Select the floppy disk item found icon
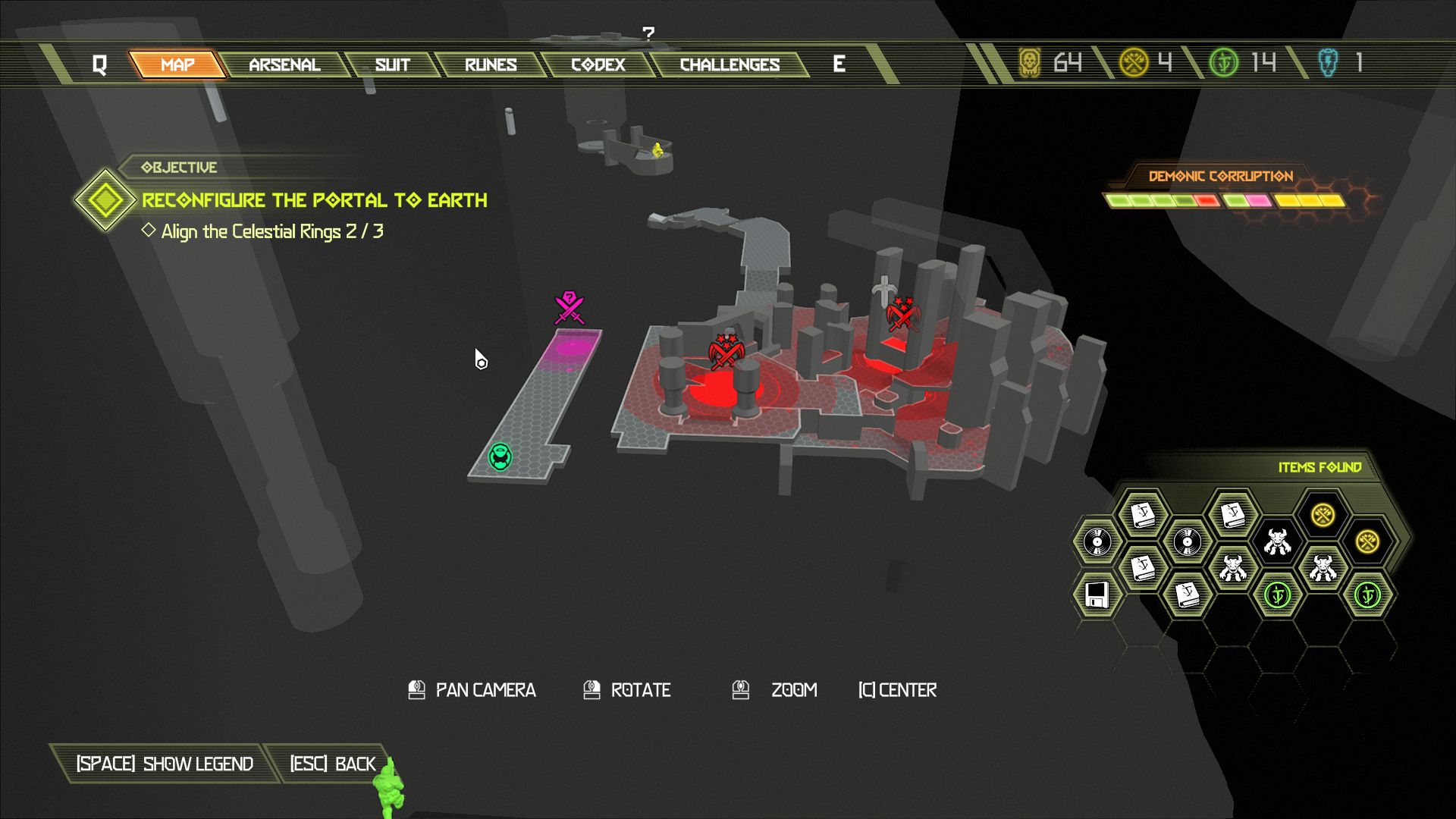This screenshot has height=819, width=1456. (1097, 595)
